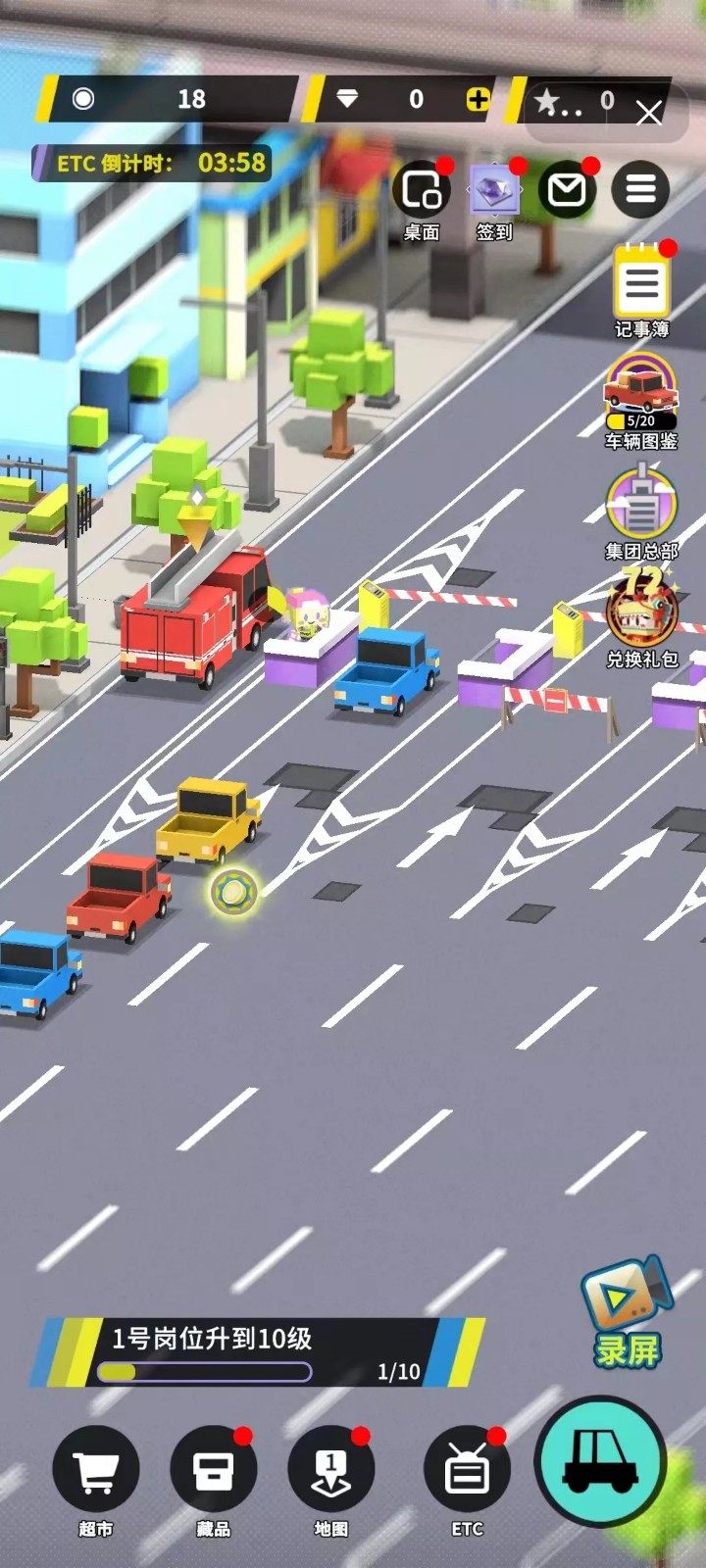Tap the big teal car button
Viewport: 706px width, 1568px height.
pyautogui.click(x=600, y=1460)
